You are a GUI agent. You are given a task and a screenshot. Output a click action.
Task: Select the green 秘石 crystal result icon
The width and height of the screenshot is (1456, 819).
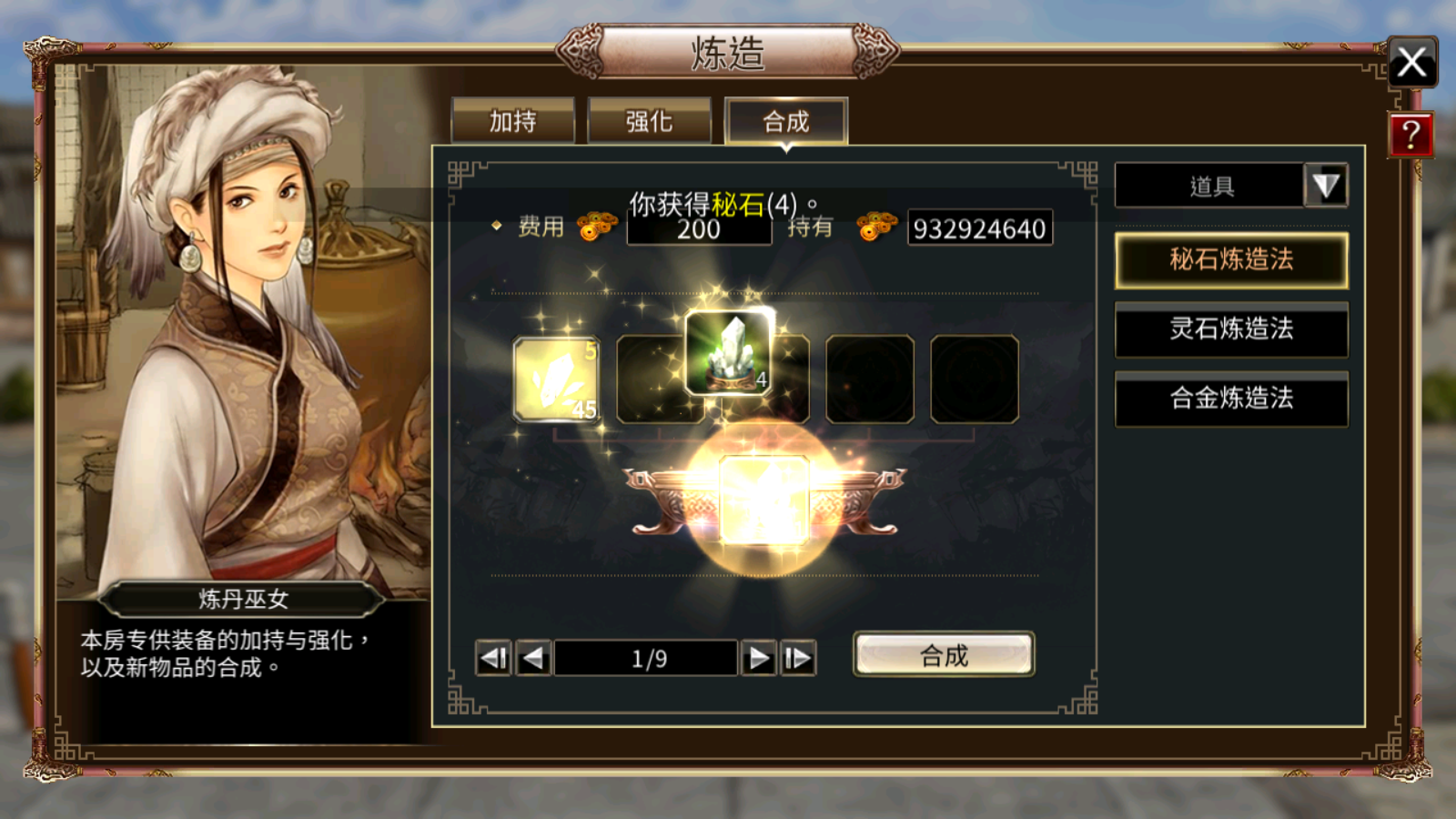tap(729, 352)
